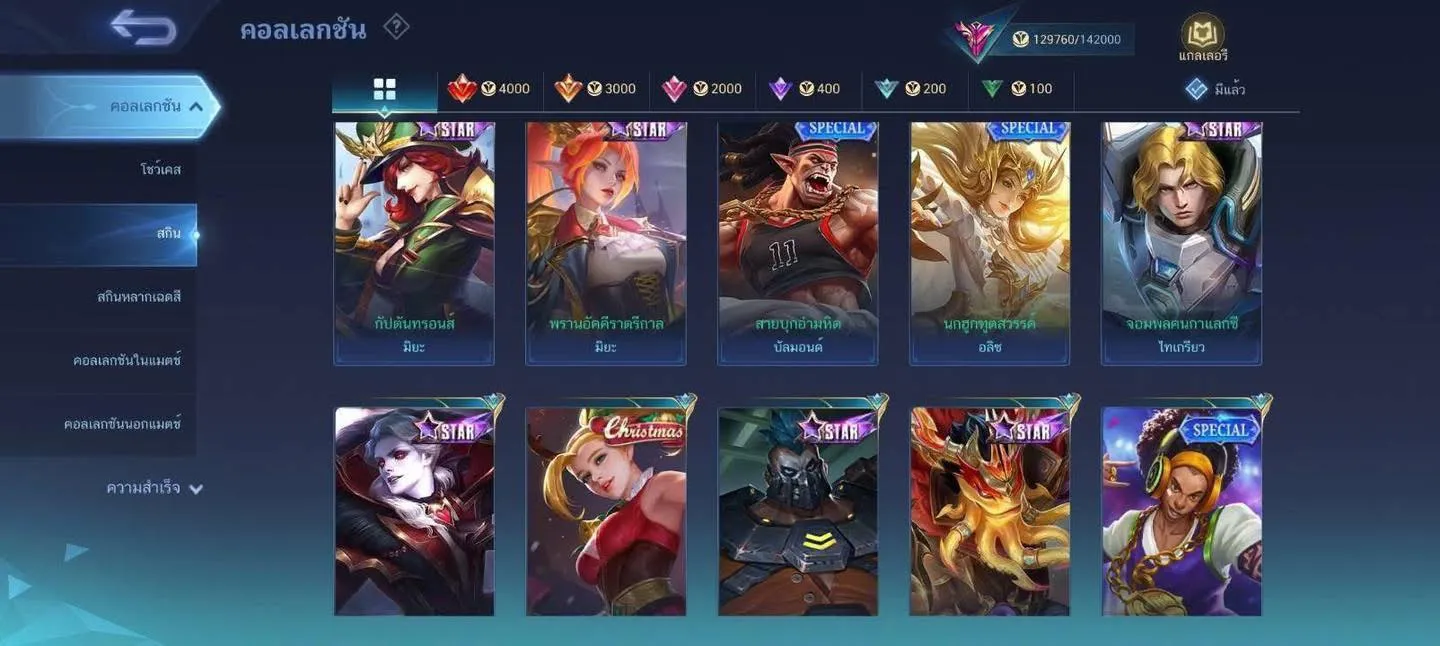Show all skins with the grid tab
This screenshot has width=1440, height=646.
coord(385,90)
